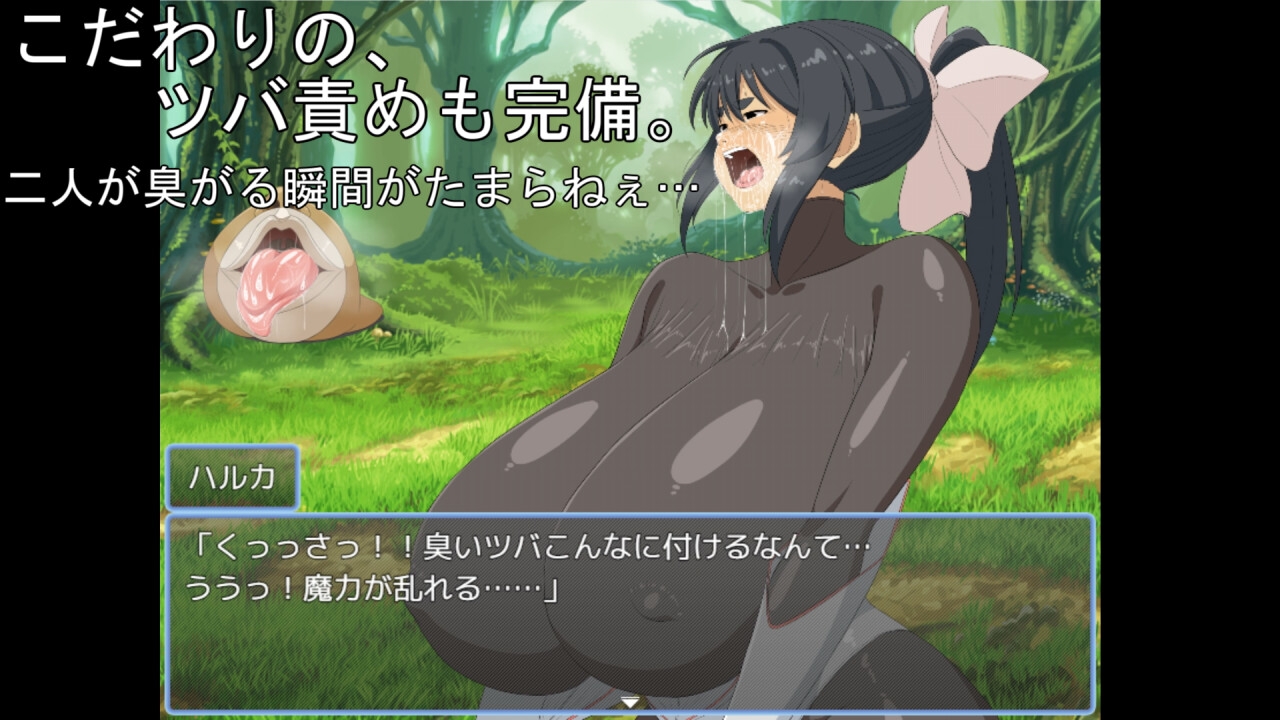
Task: Advance the message window text
Action: [630, 610]
